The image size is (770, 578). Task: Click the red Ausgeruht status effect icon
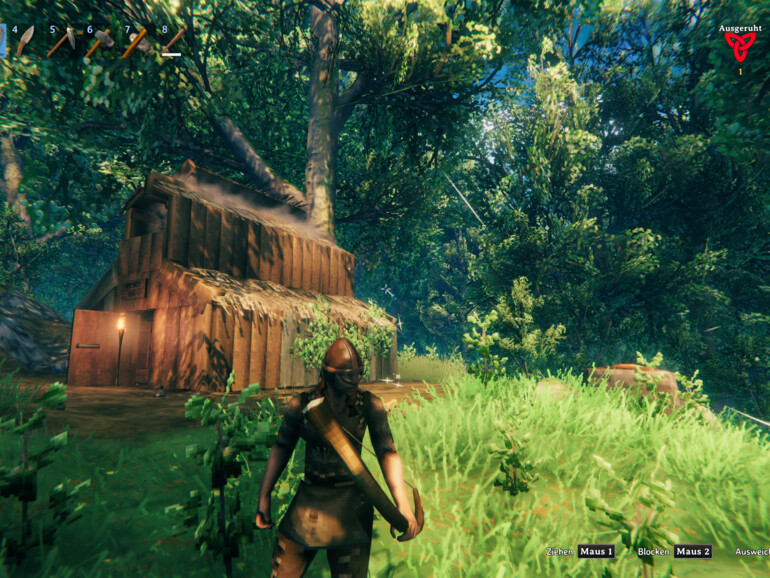pos(740,47)
